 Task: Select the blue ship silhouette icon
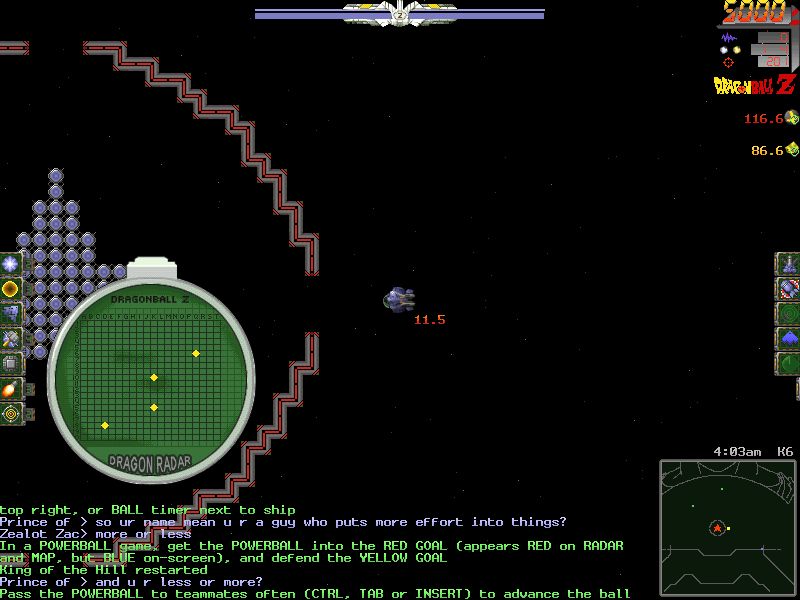tap(789, 339)
